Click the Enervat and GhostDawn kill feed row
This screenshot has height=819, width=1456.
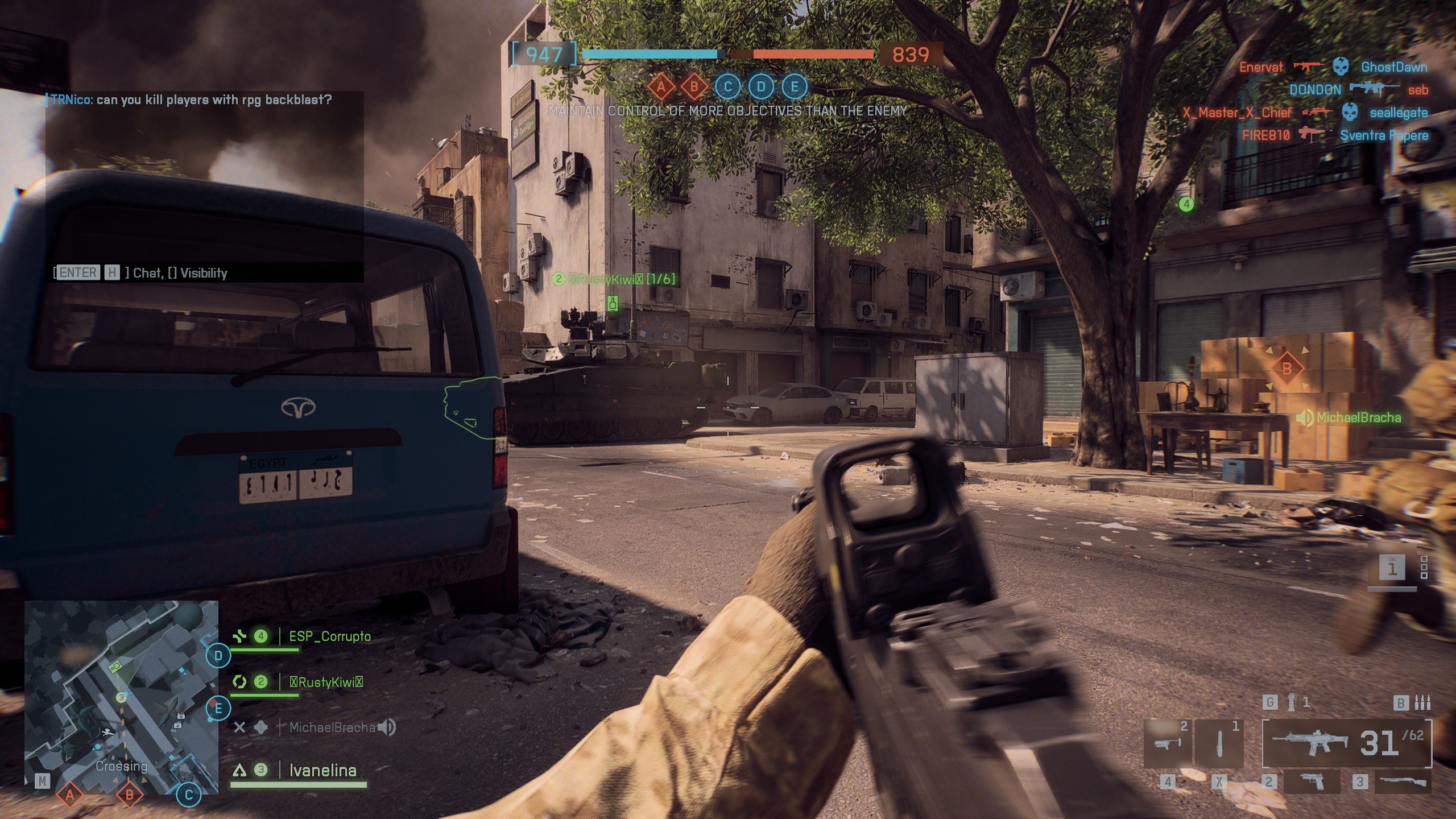[1333, 67]
